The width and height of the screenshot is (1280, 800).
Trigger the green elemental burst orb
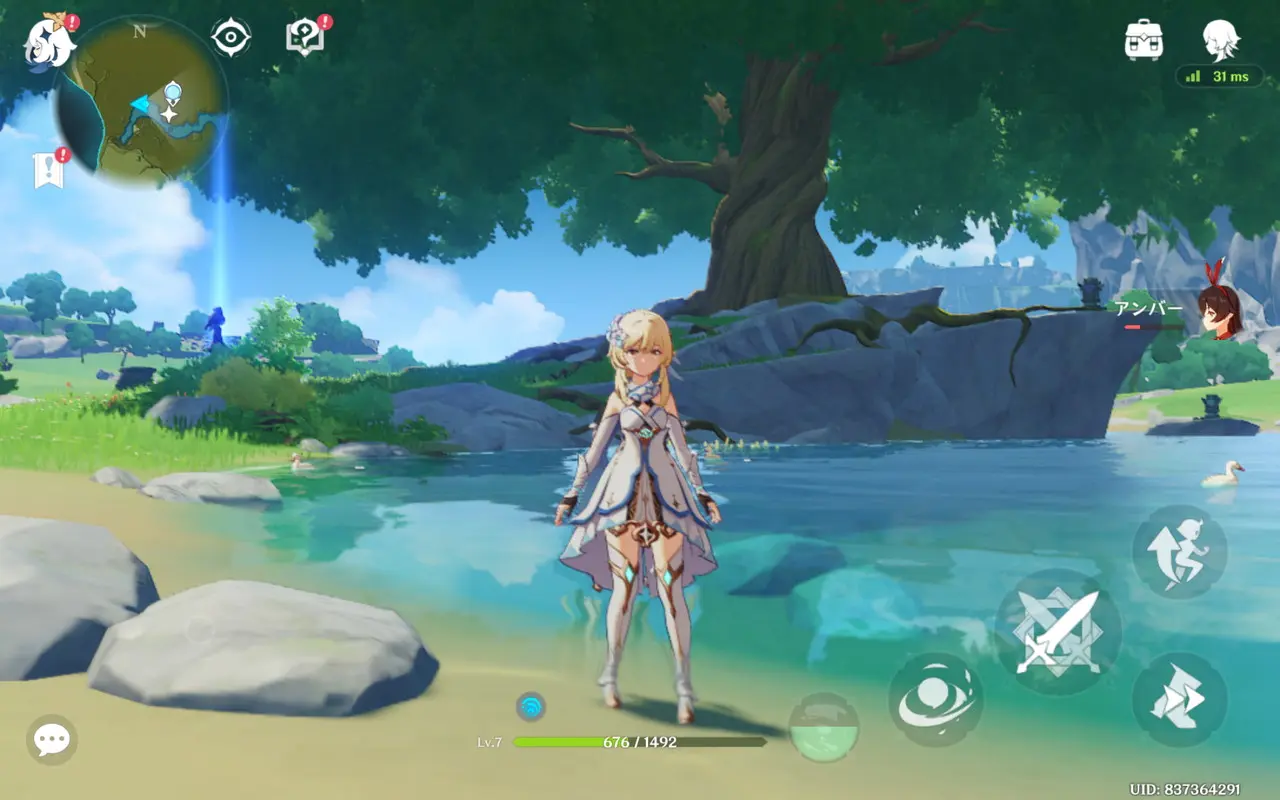(x=824, y=728)
